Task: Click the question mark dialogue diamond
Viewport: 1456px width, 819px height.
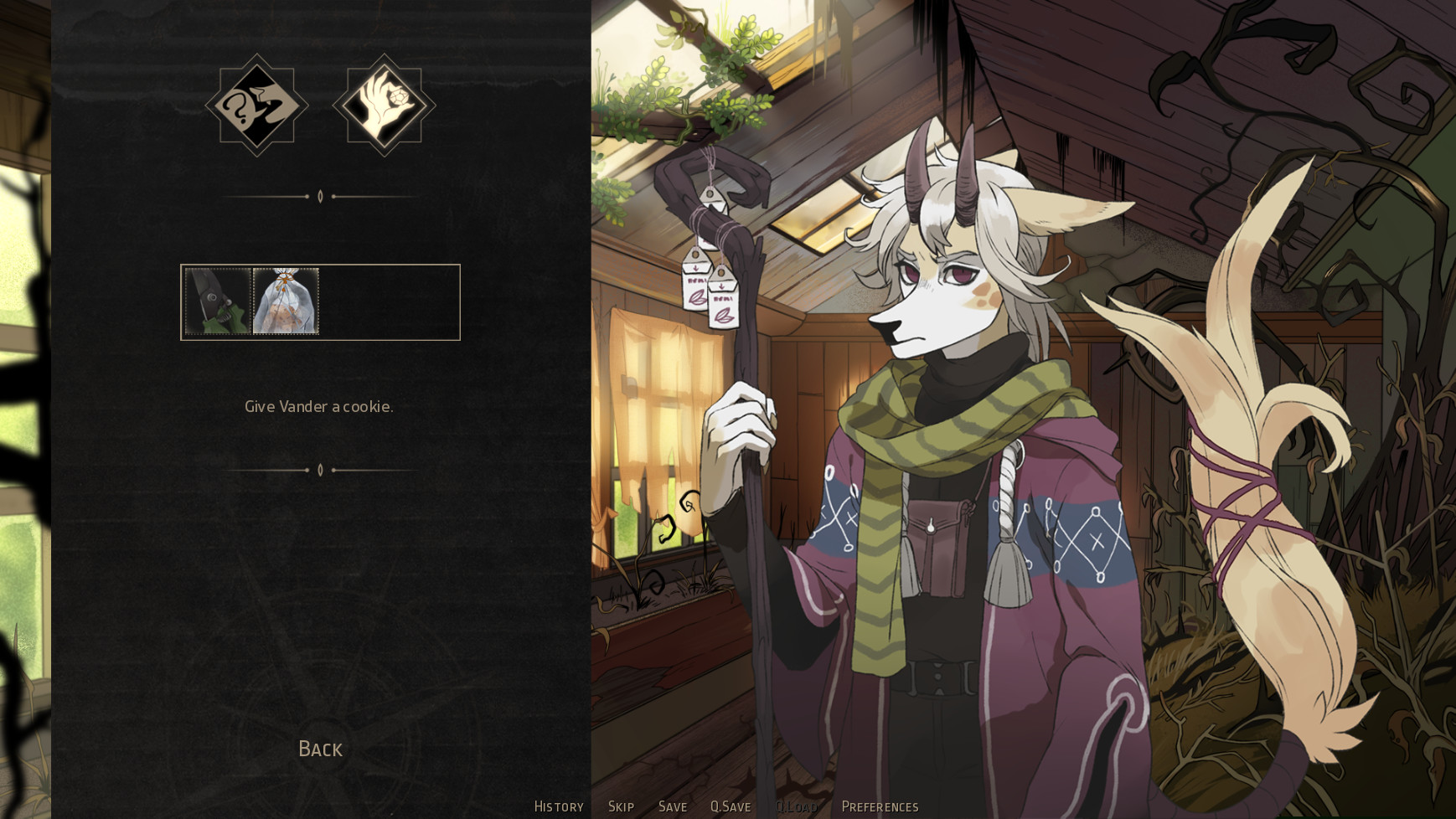Action: click(x=257, y=104)
